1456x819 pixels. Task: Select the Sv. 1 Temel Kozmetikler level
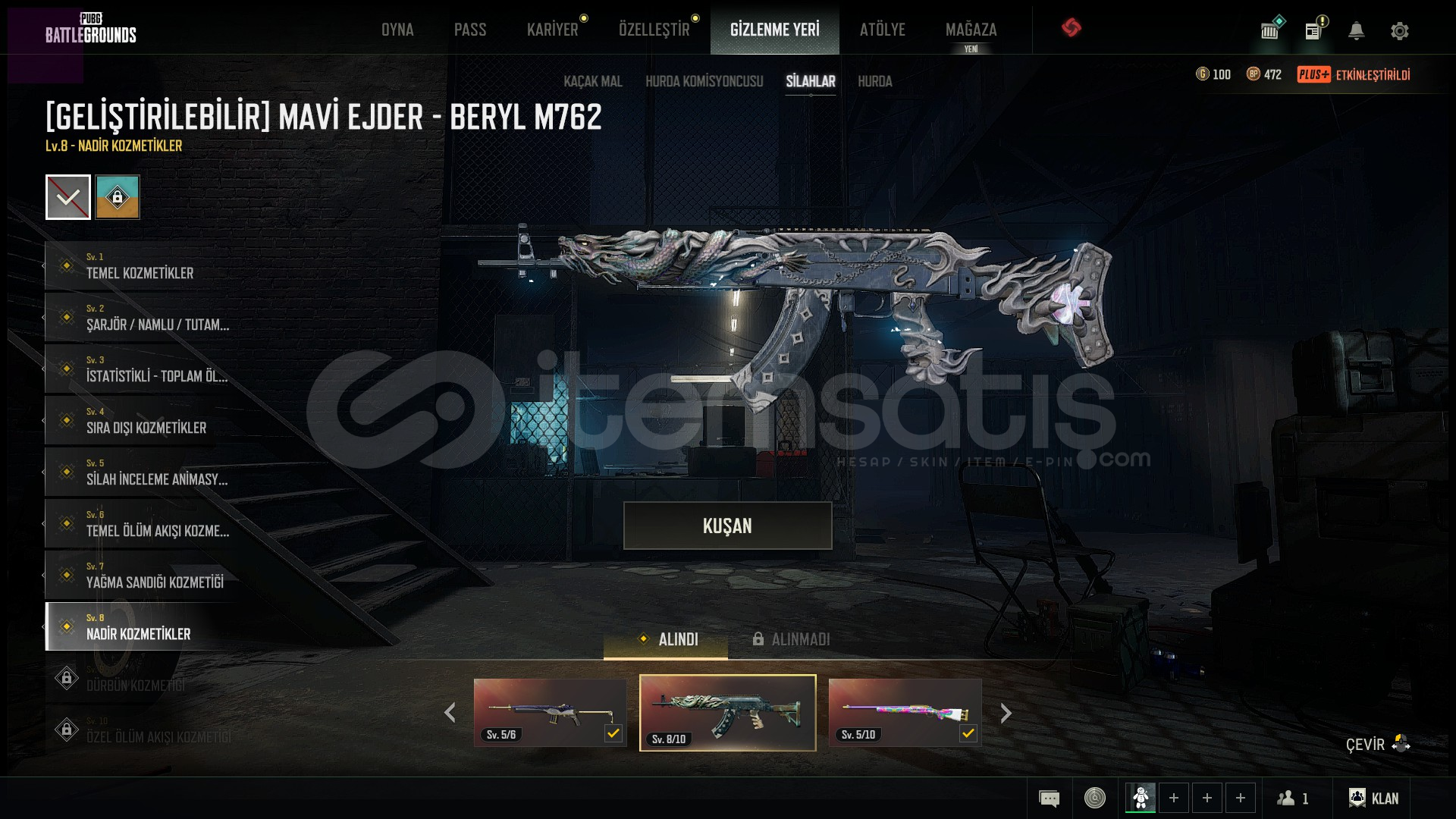tap(140, 265)
